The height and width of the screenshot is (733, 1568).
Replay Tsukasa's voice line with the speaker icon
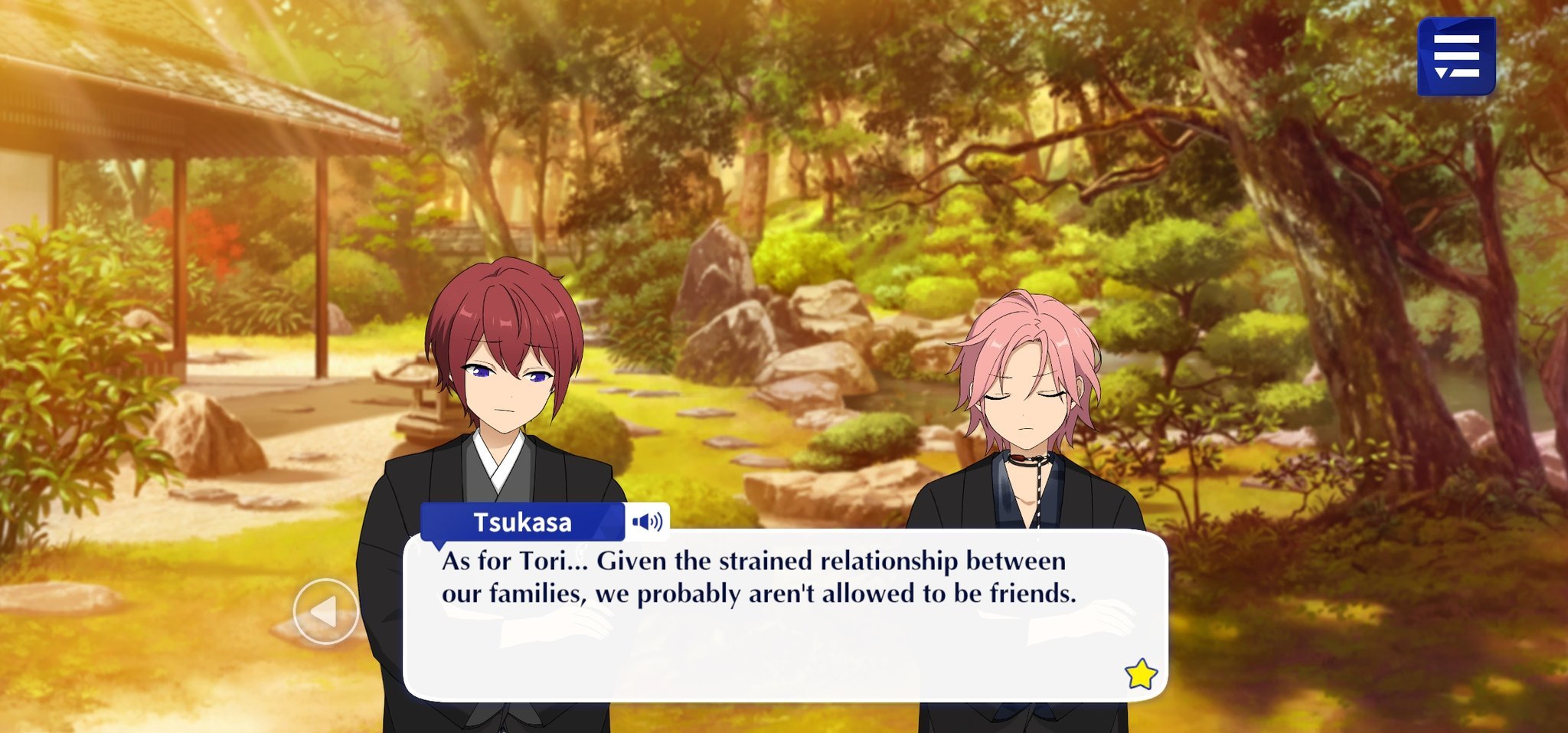click(x=647, y=522)
